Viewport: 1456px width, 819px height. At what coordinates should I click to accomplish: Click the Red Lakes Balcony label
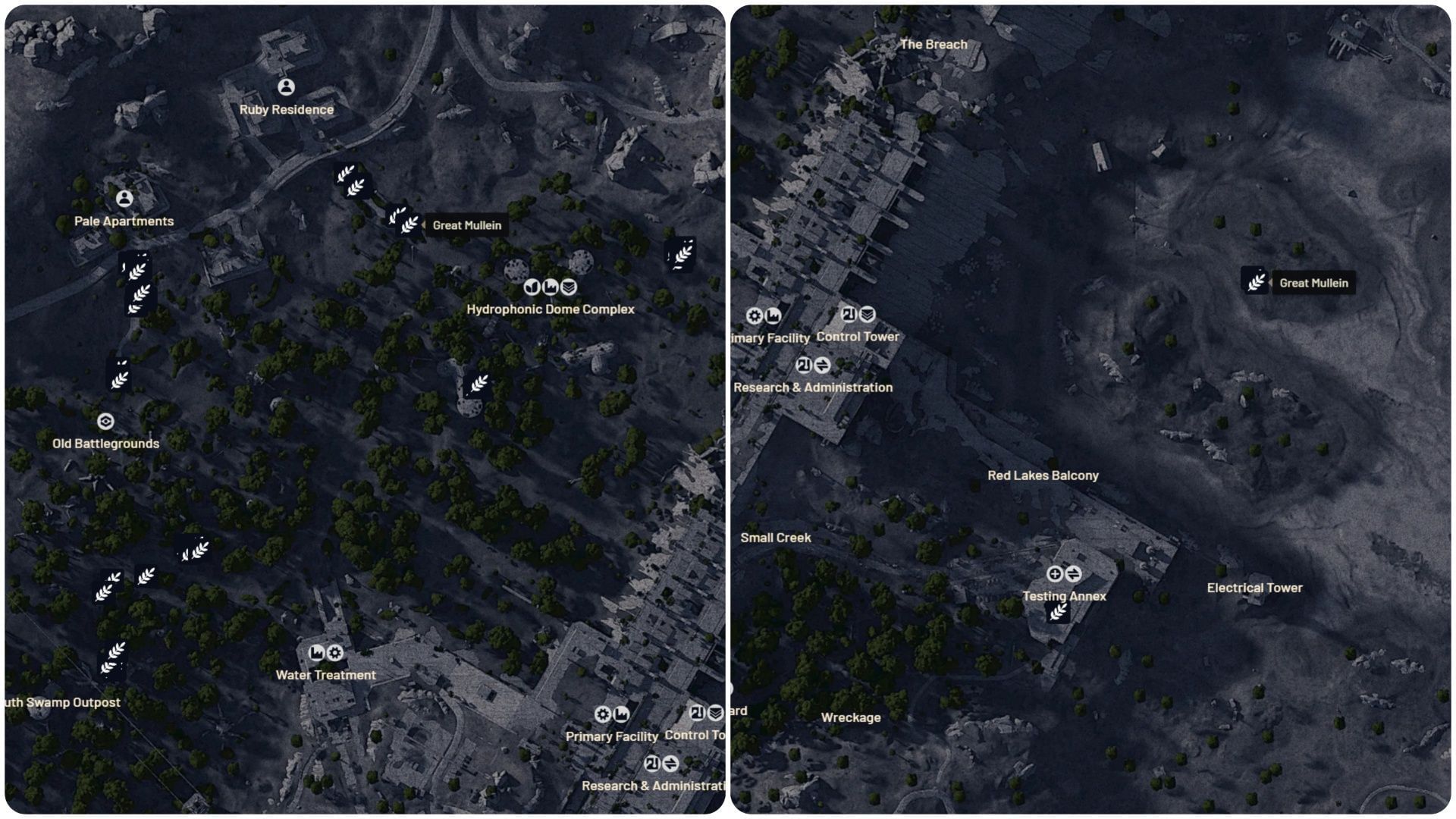click(1042, 475)
